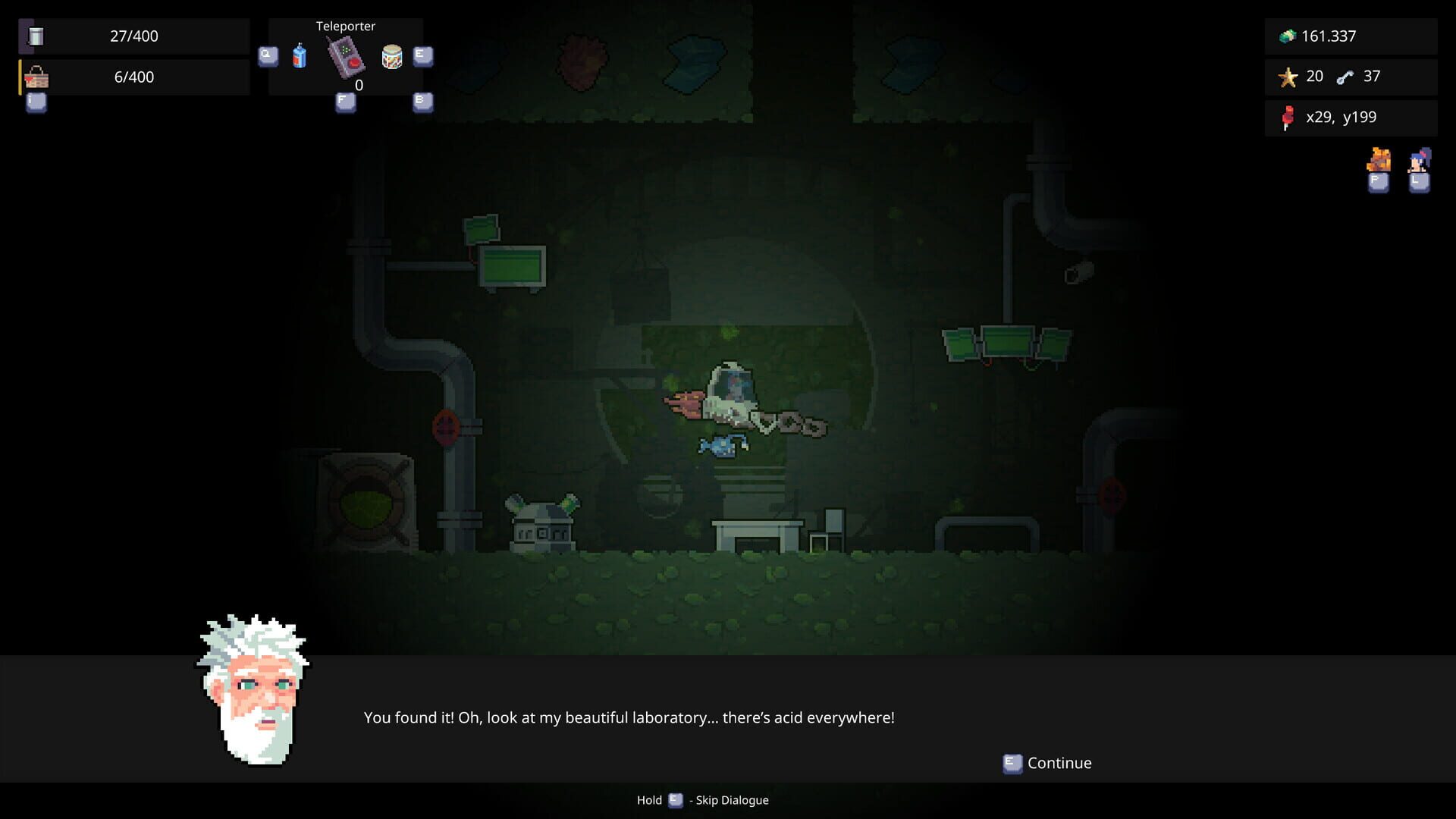Click the 27/400 water meter bar
The width and height of the screenshot is (1456, 819).
(x=136, y=35)
